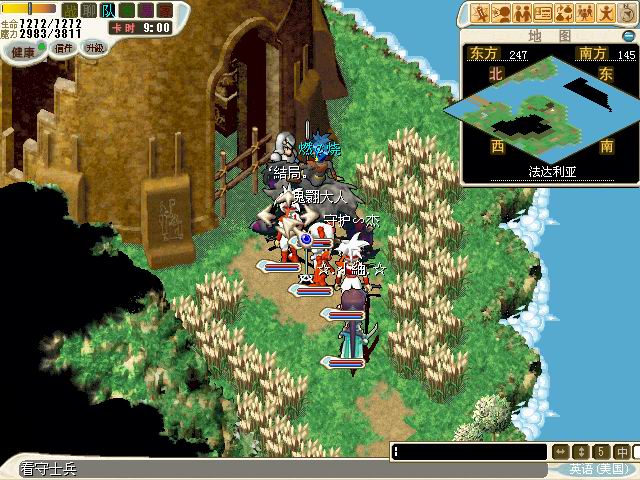Minimize the 地图 map panel
This screenshot has height=480, width=640.
[627, 35]
